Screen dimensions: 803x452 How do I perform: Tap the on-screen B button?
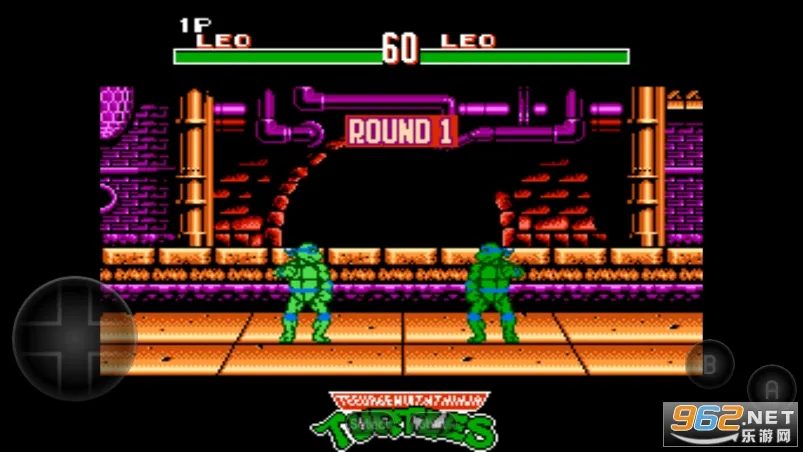click(710, 365)
